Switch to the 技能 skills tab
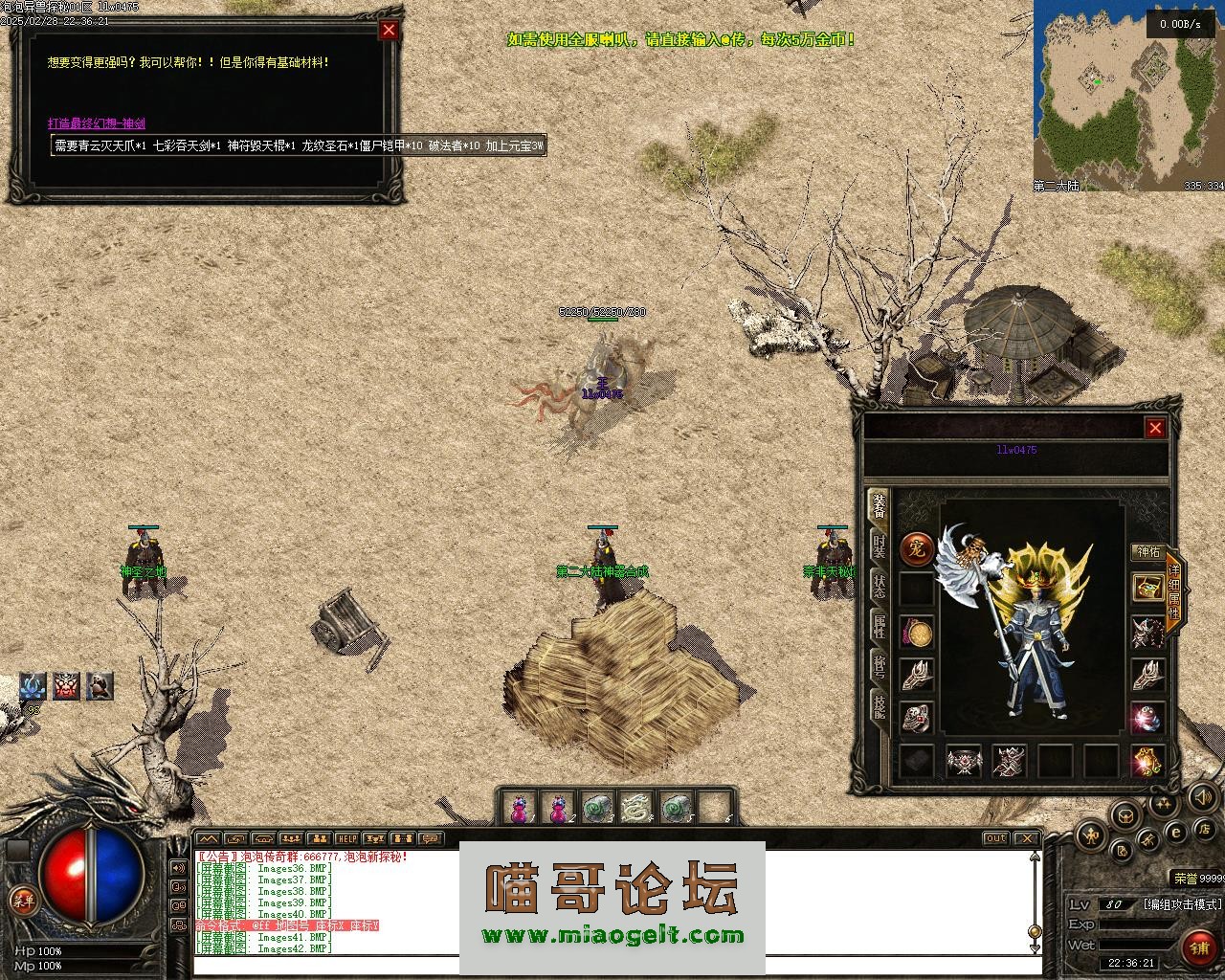Image resolution: width=1225 pixels, height=980 pixels. click(878, 705)
